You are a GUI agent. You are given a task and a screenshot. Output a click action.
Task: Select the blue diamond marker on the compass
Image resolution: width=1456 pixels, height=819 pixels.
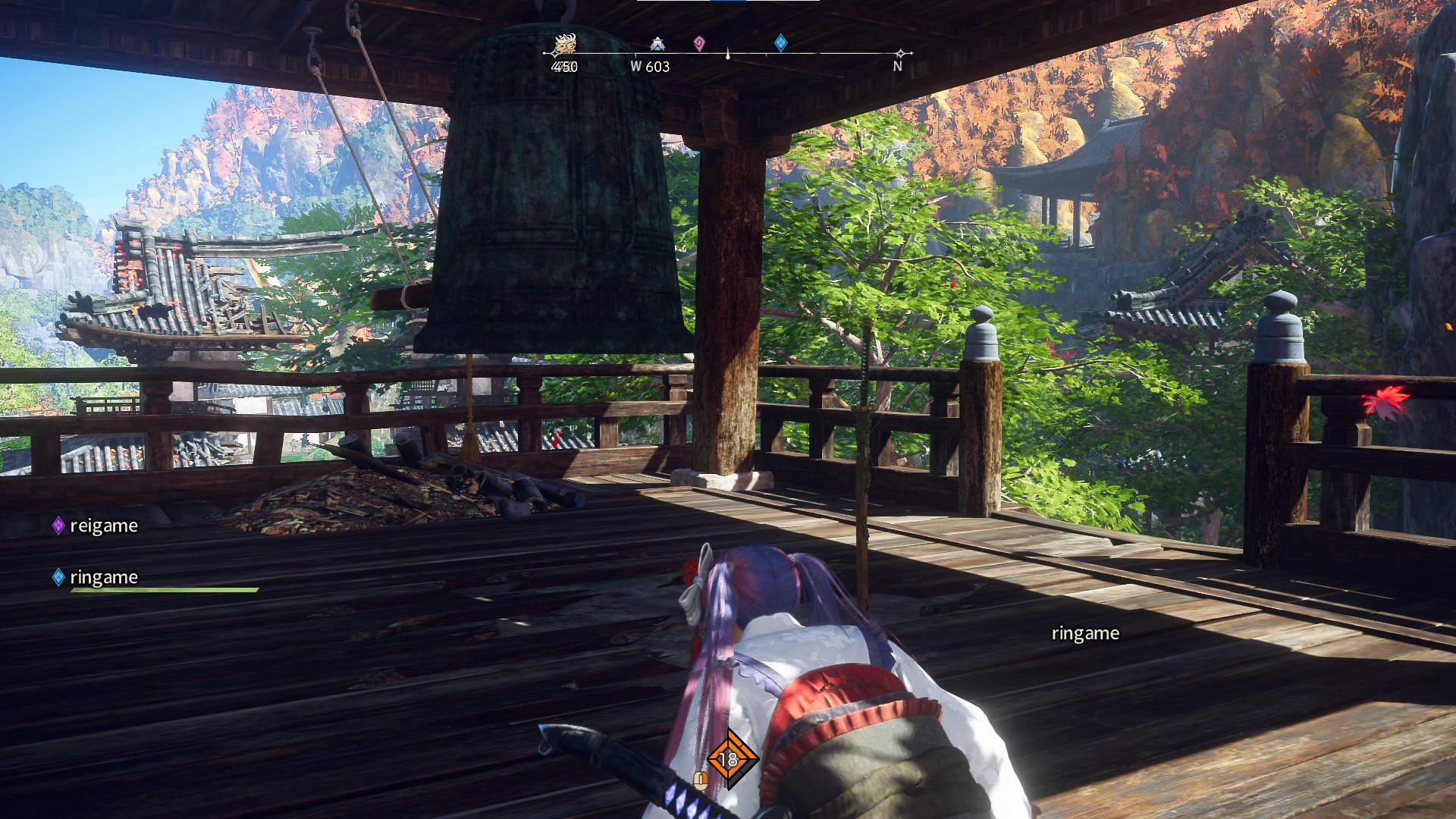tap(780, 42)
